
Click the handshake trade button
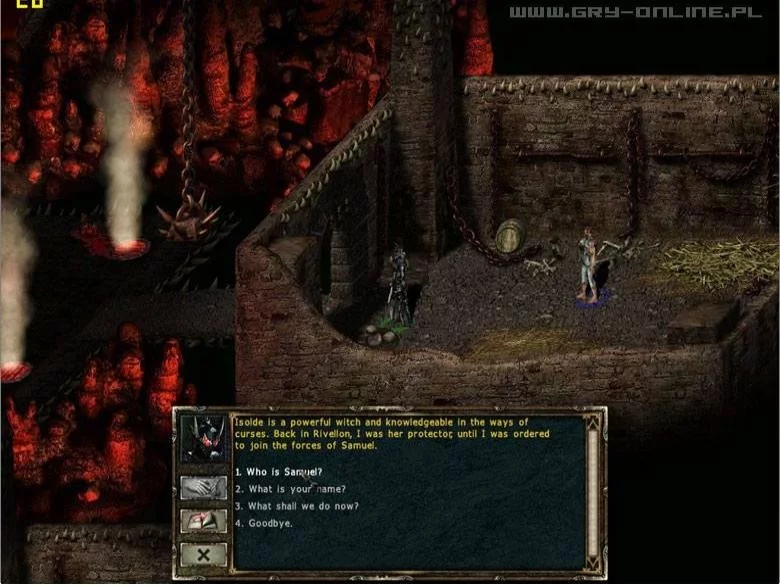[203, 488]
